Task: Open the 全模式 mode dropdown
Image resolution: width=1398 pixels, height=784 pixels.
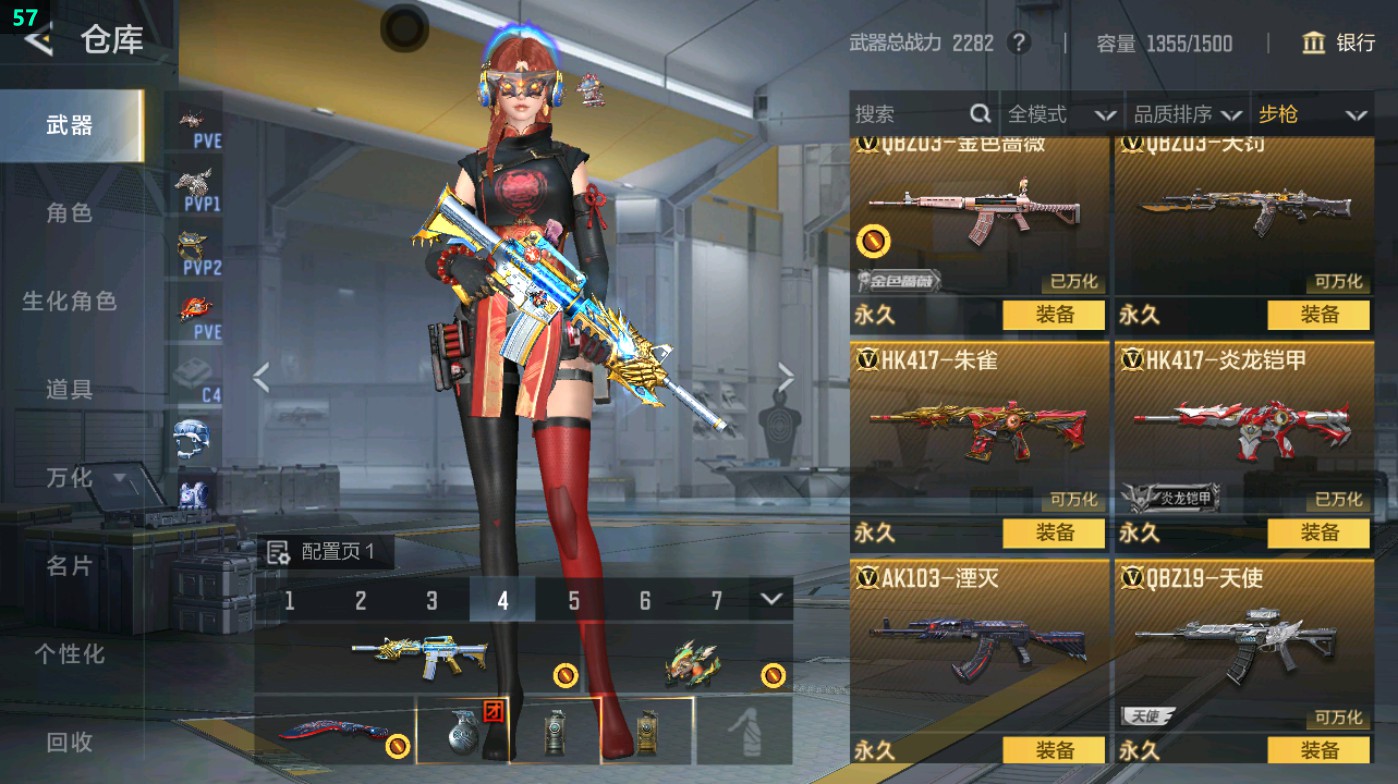Action: click(x=1061, y=115)
